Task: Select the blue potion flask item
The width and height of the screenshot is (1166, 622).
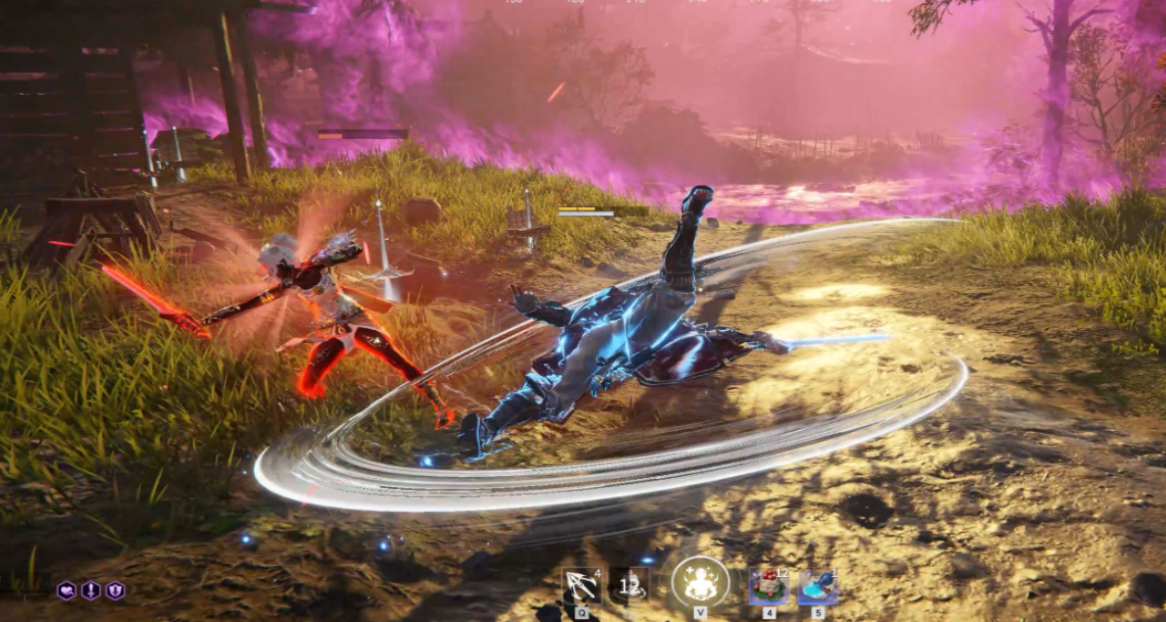Action: pos(817,587)
